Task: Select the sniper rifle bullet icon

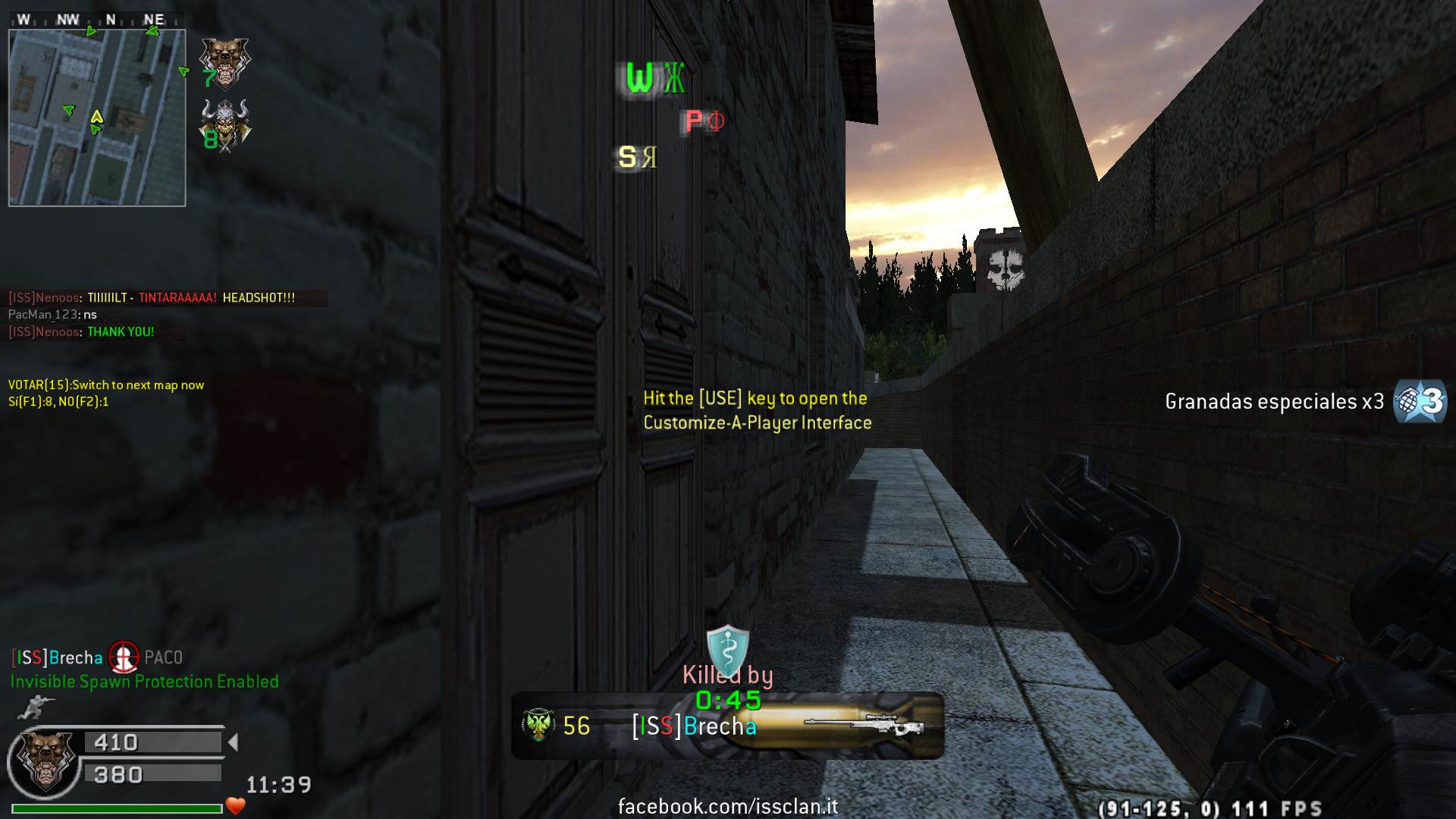Action: point(864,726)
